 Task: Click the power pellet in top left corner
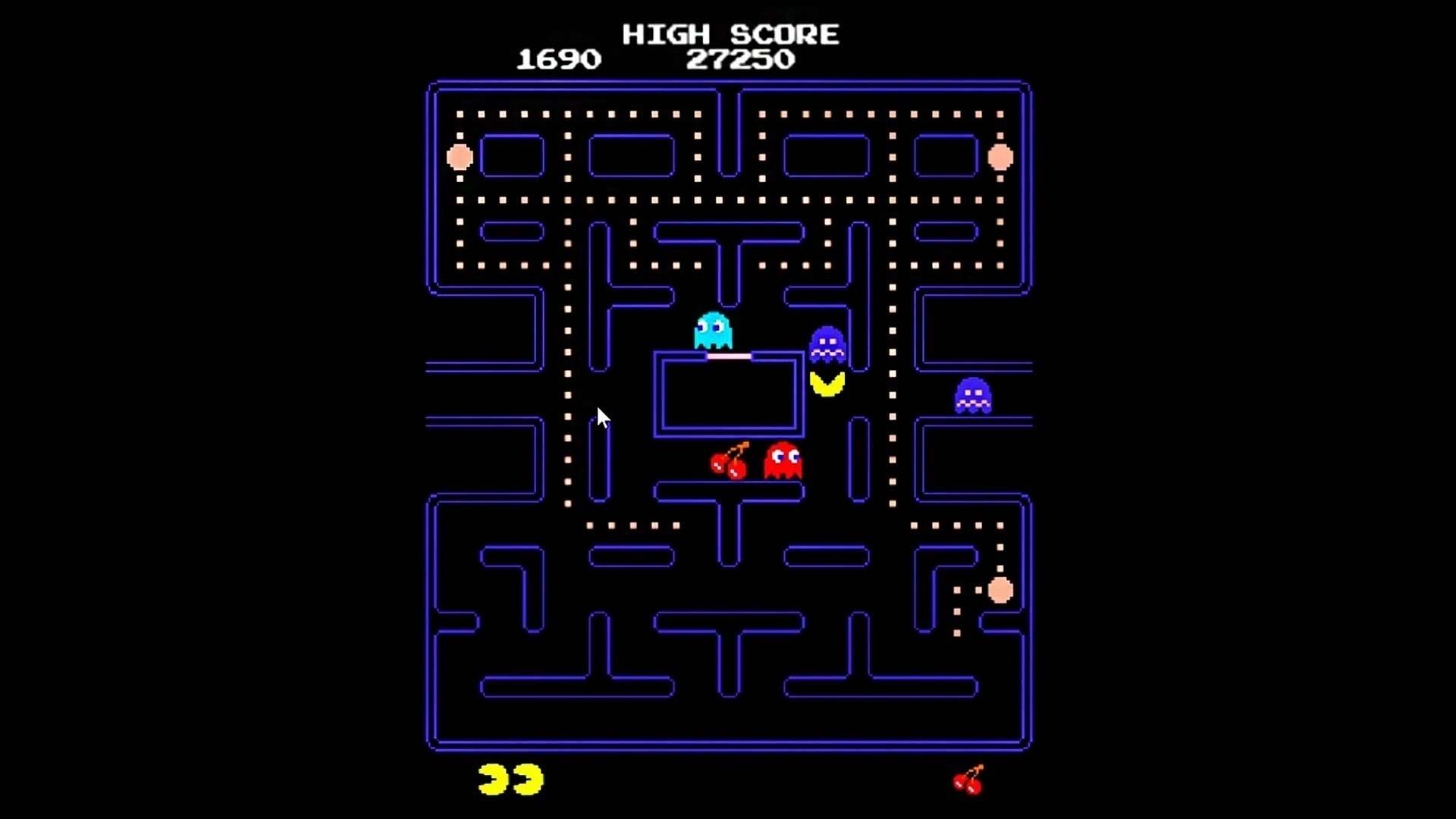pyautogui.click(x=460, y=156)
